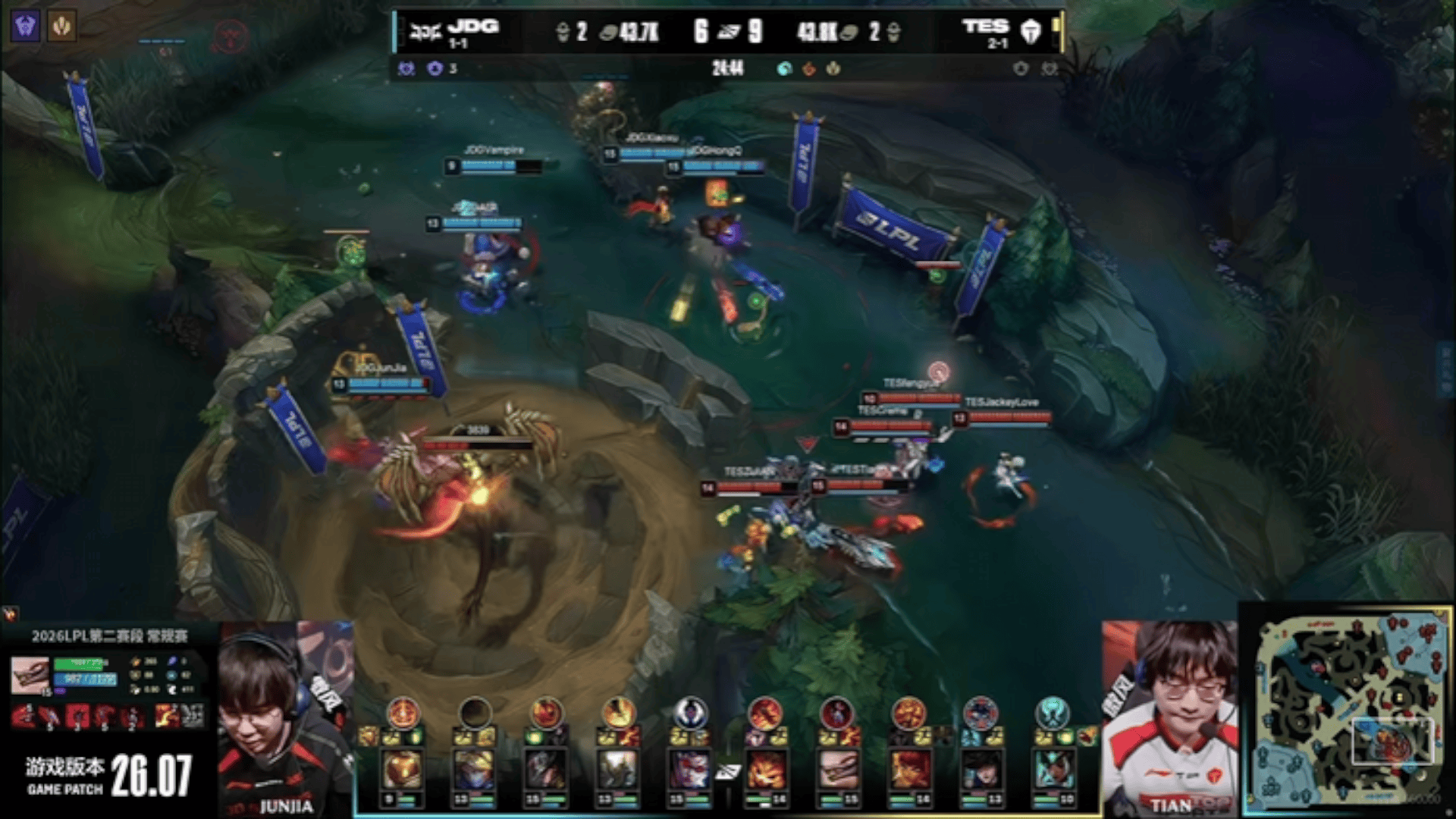Click the TES shield logo on the scoreboard
This screenshot has height=819, width=1456.
(1031, 32)
